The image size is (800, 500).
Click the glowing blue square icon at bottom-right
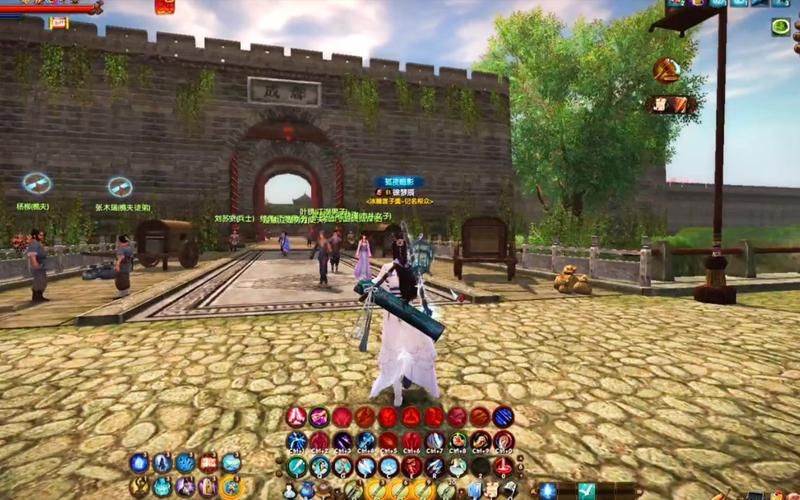548,490
